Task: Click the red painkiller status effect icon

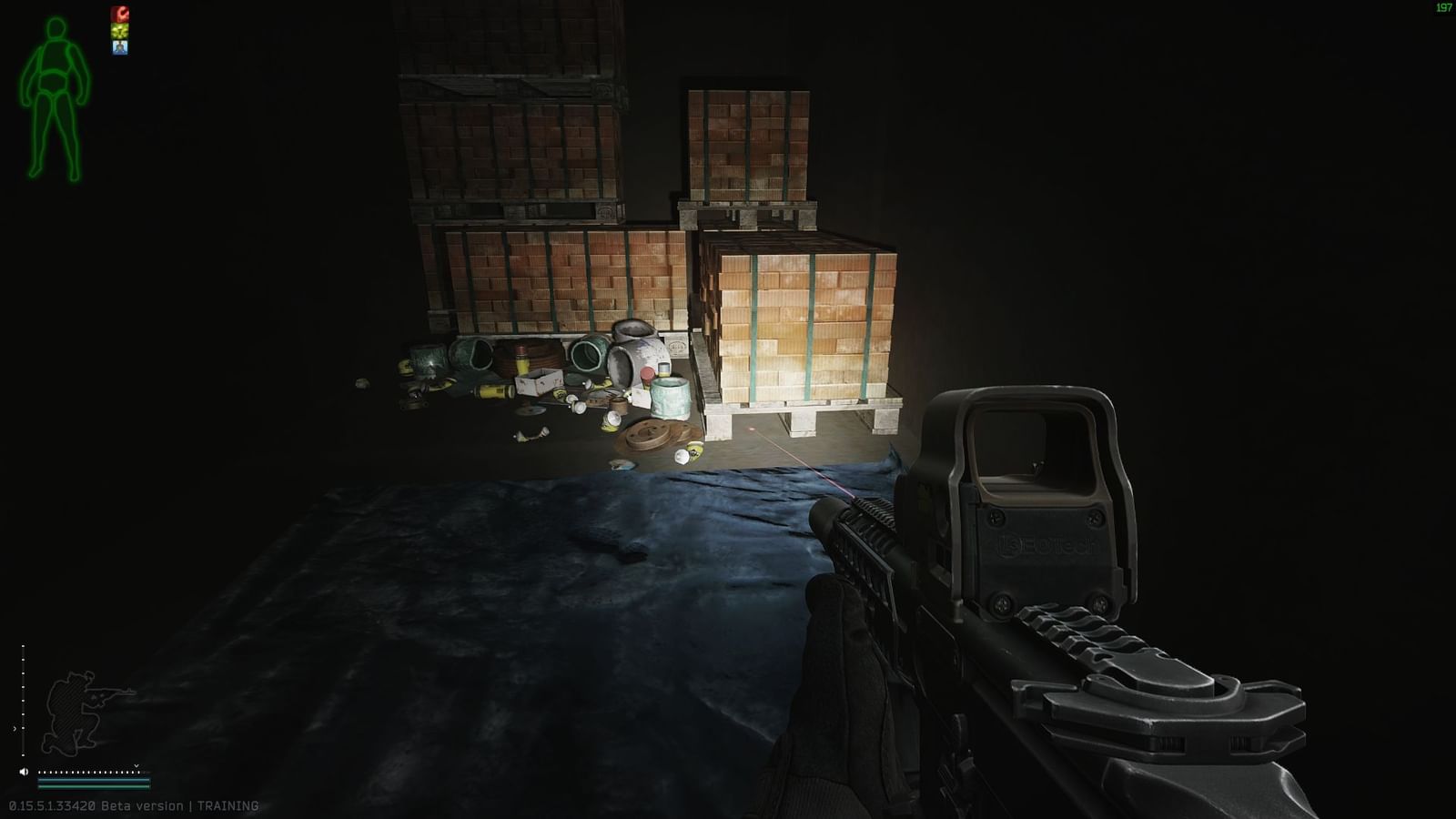Action: tap(120, 14)
